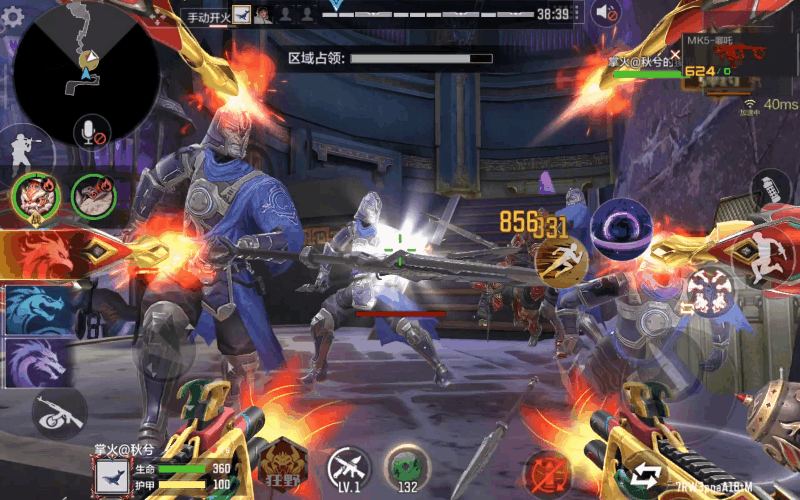
Task: Open the gear settings menu
Action: pyautogui.click(x=13, y=20)
